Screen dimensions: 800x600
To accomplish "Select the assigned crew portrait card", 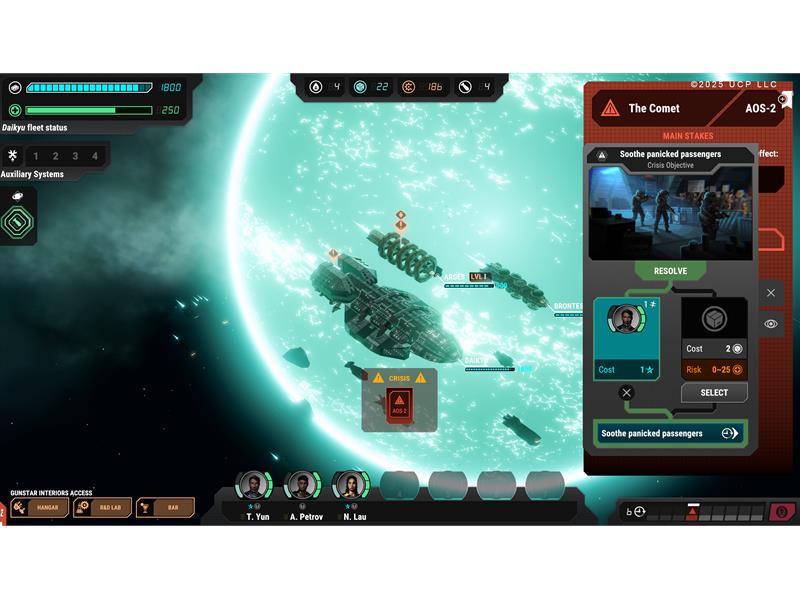I will (x=626, y=337).
